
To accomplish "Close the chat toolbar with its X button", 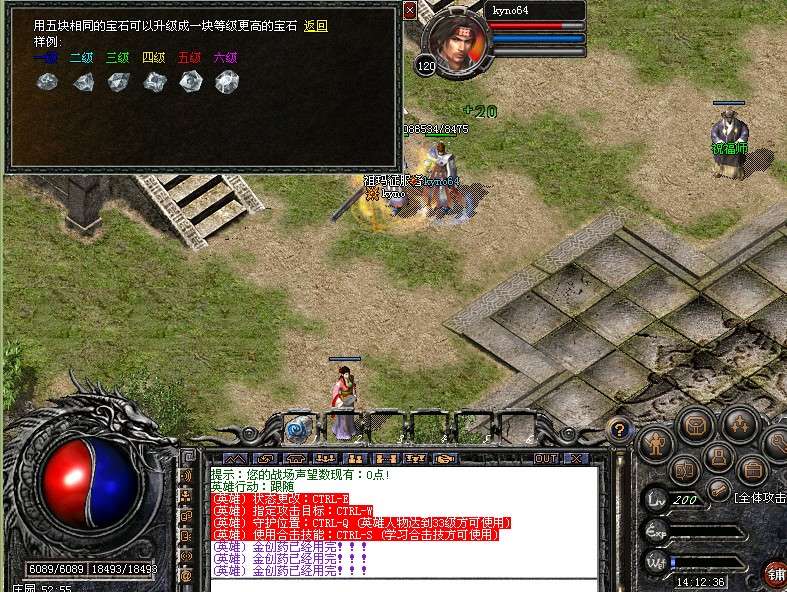I will (x=576, y=459).
